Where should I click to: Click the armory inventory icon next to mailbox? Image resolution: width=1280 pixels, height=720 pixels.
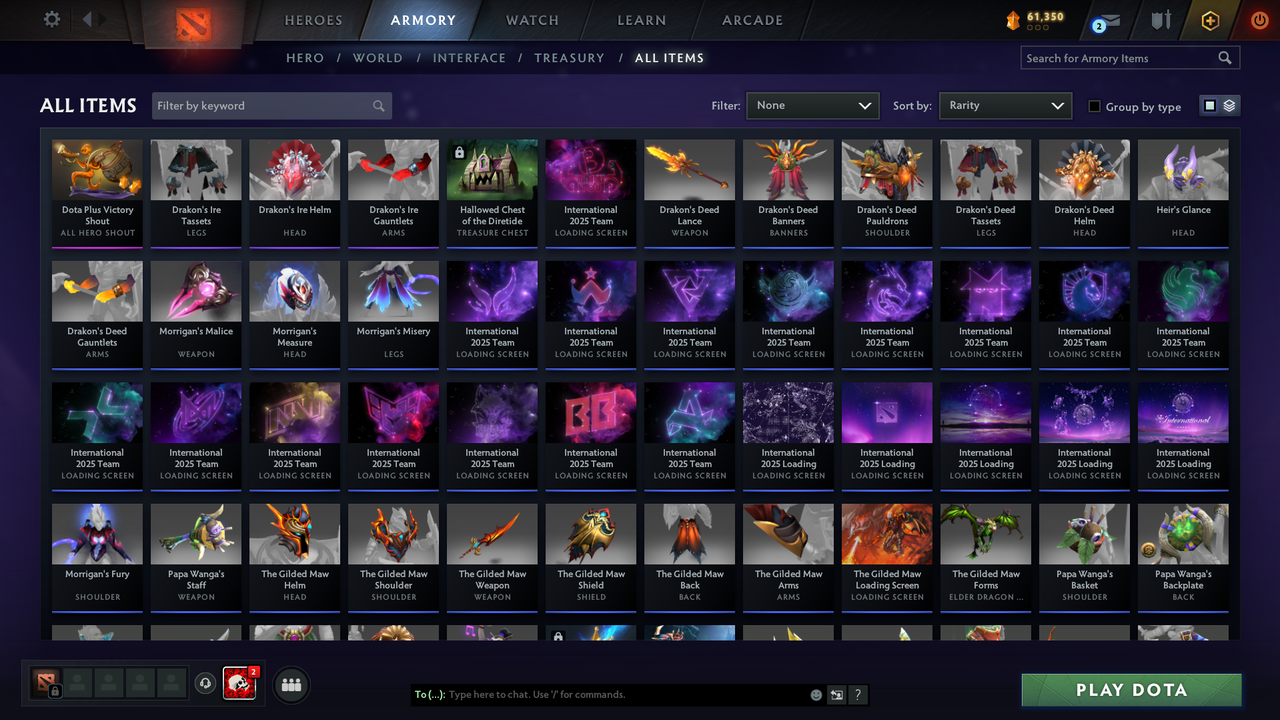(x=1161, y=20)
